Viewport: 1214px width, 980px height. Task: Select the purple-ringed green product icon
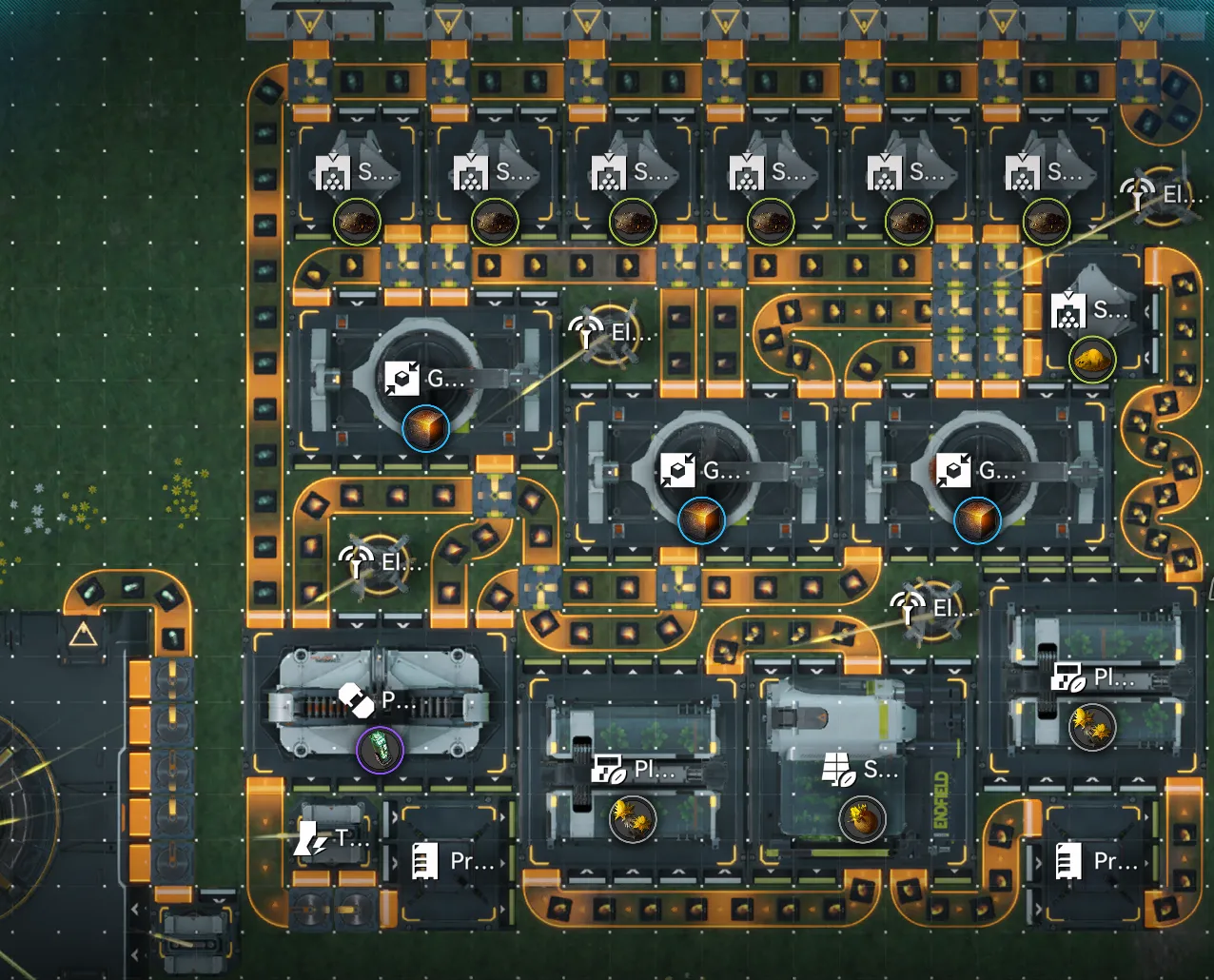(380, 749)
